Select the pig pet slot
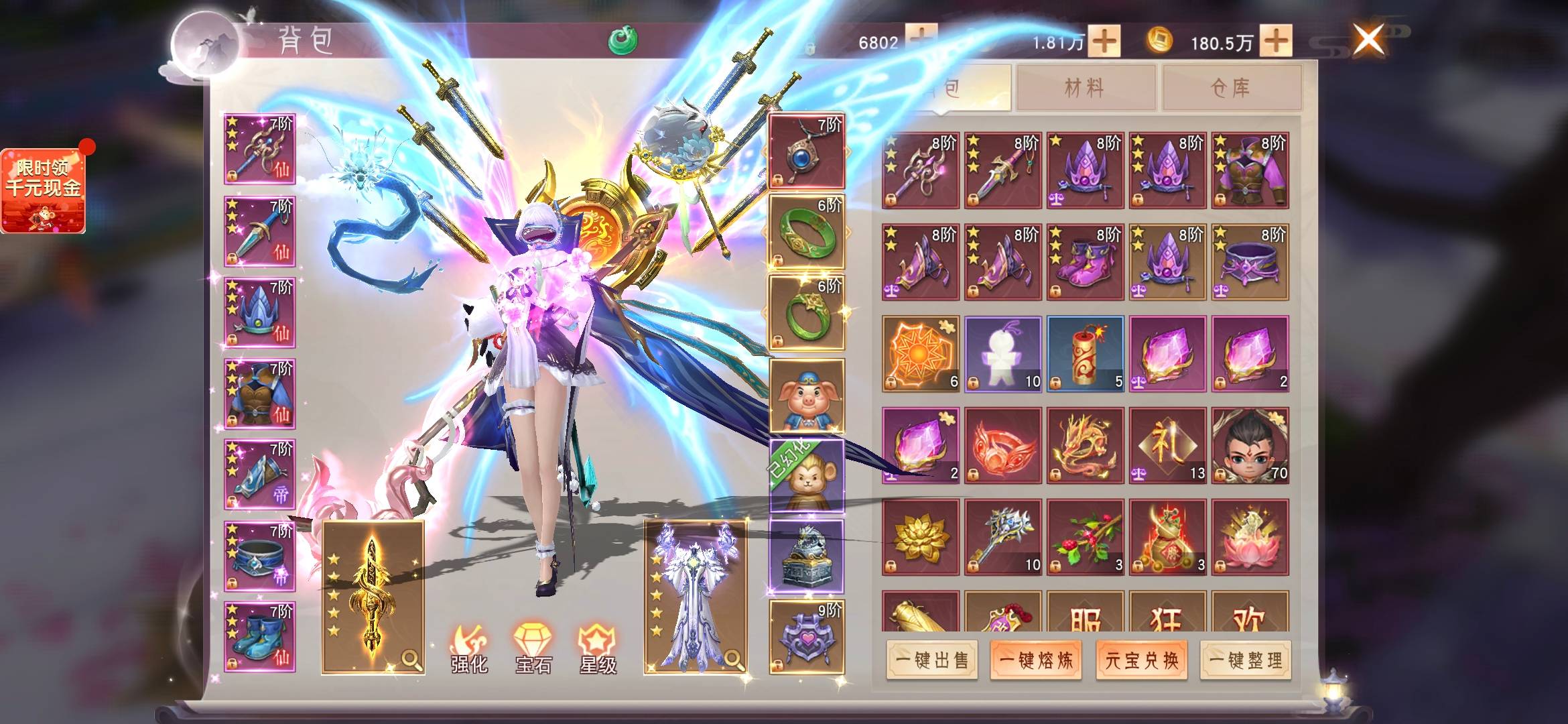This screenshot has height=724, width=1568. (806, 396)
